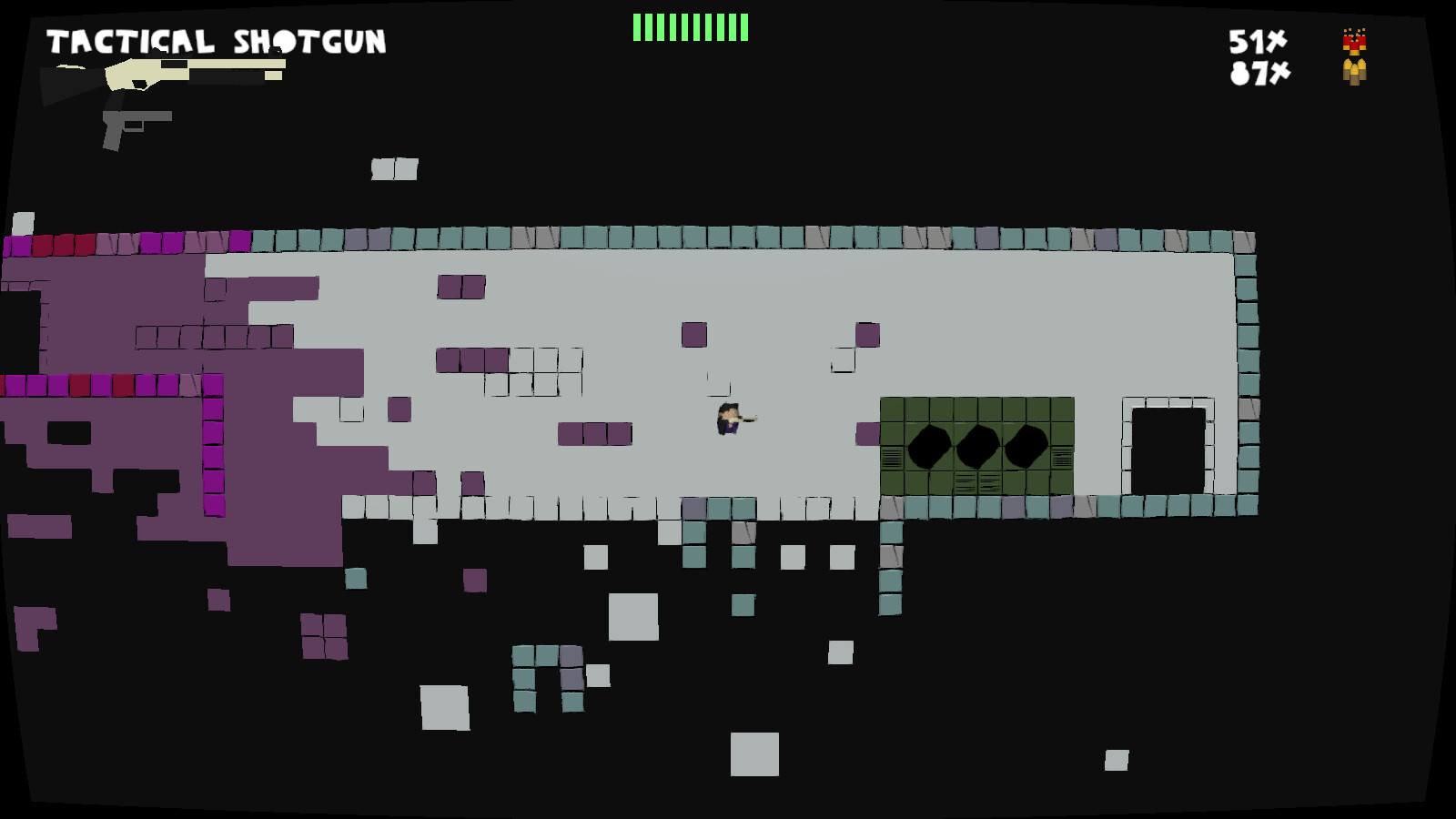Click the rightmost black hole on the green machine
Image resolution: width=1456 pixels, height=819 pixels.
1026,446
